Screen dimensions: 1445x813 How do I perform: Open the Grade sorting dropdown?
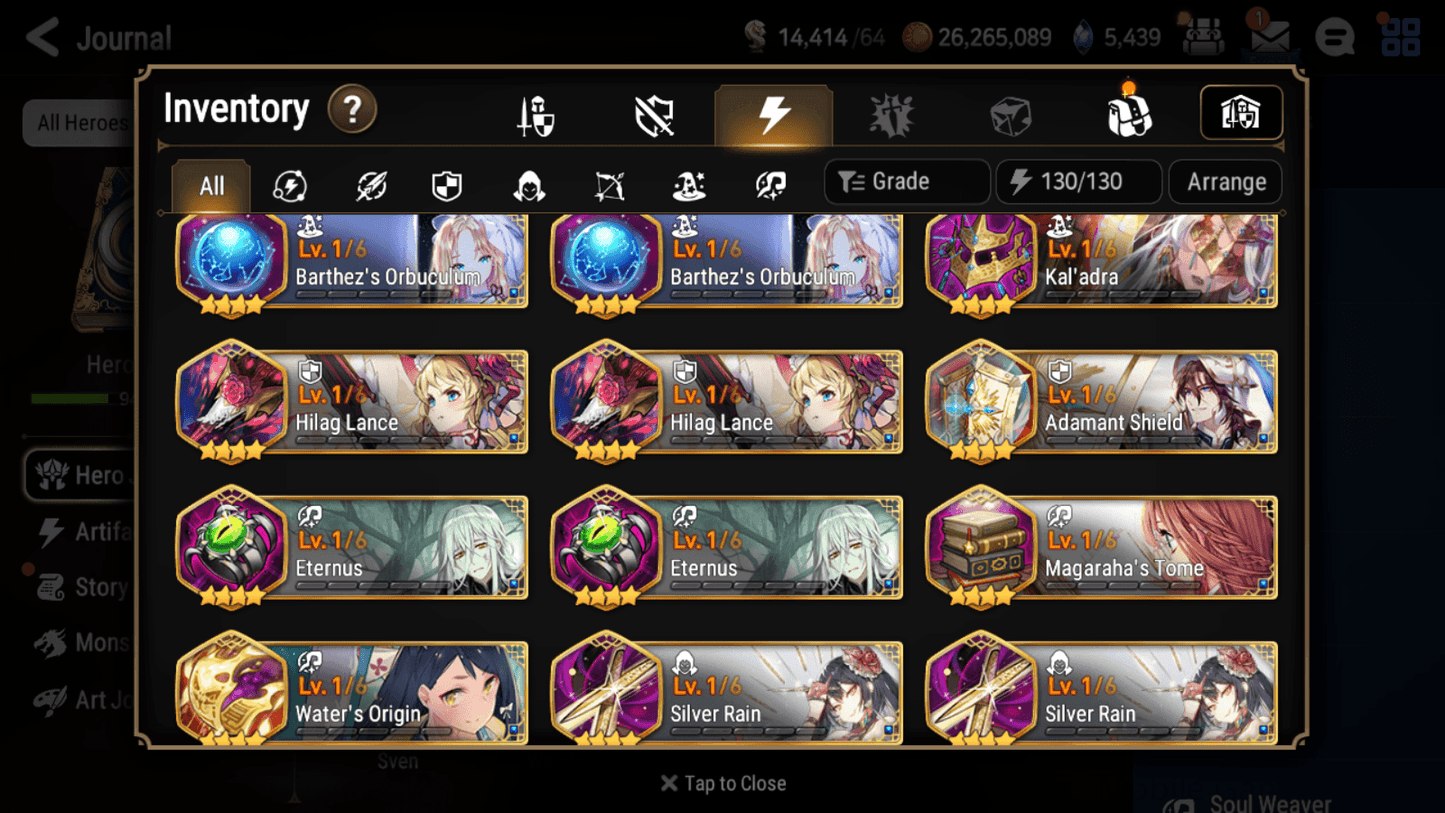905,181
